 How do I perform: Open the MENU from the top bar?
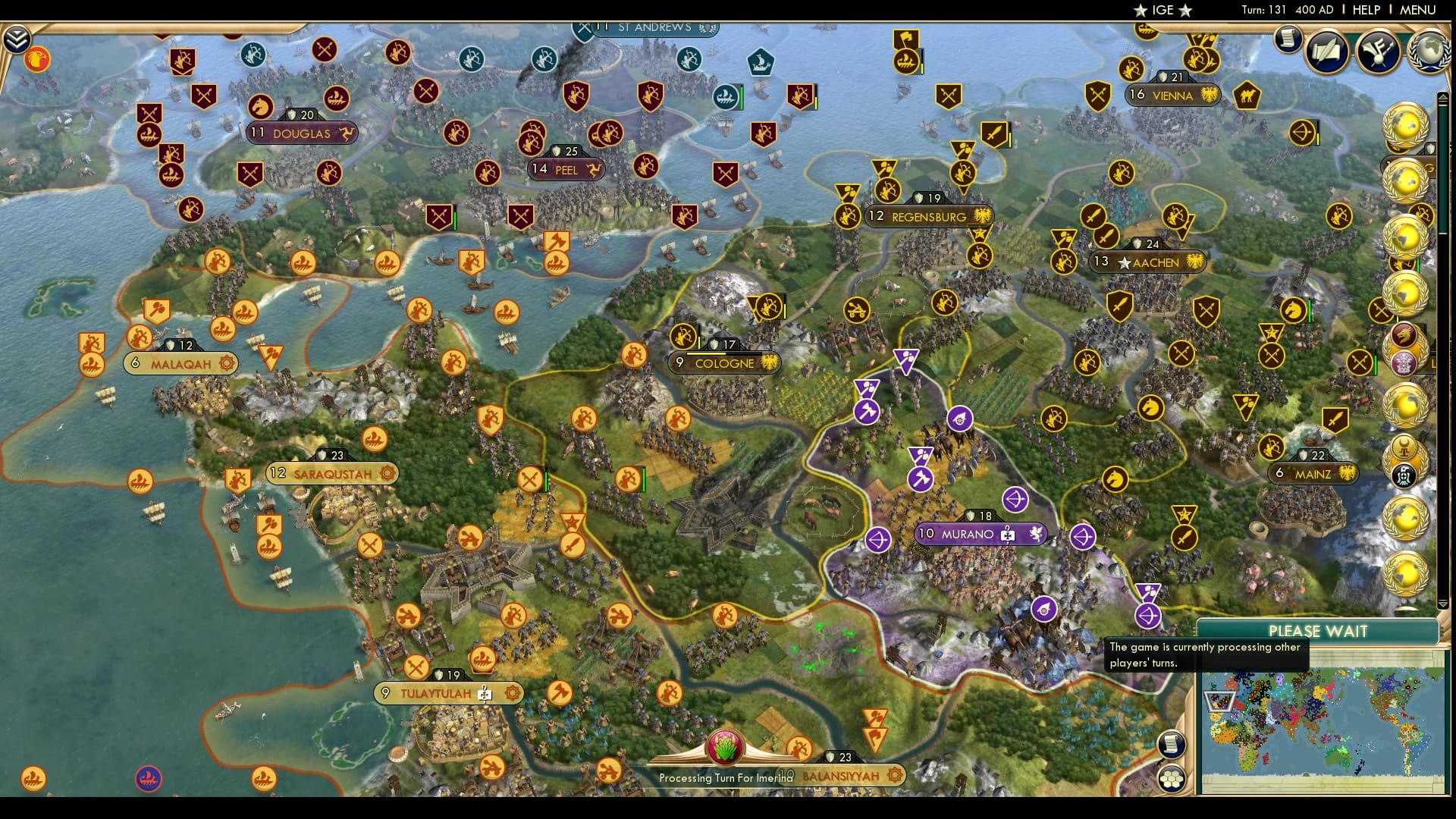tap(1419, 10)
